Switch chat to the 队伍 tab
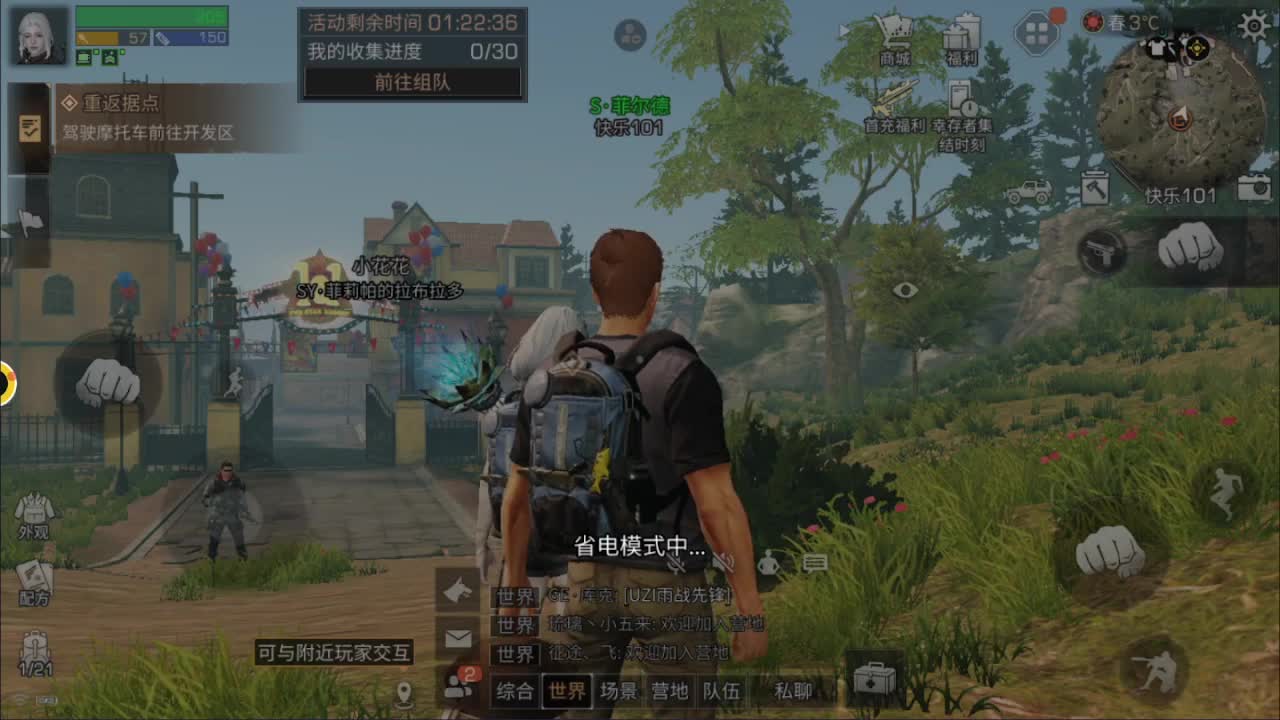 [720, 691]
